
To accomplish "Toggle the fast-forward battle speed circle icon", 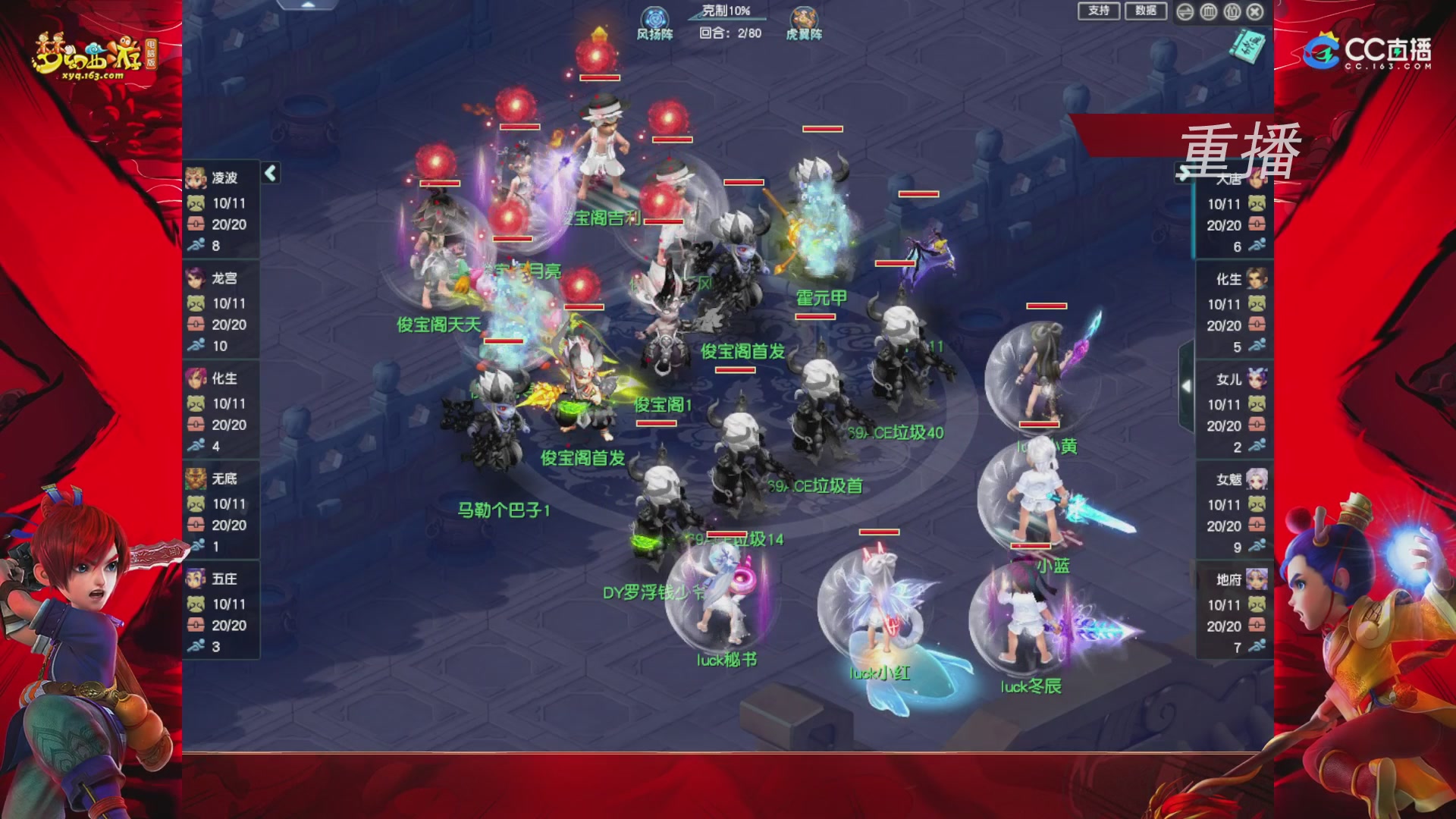I will click(x=1185, y=11).
